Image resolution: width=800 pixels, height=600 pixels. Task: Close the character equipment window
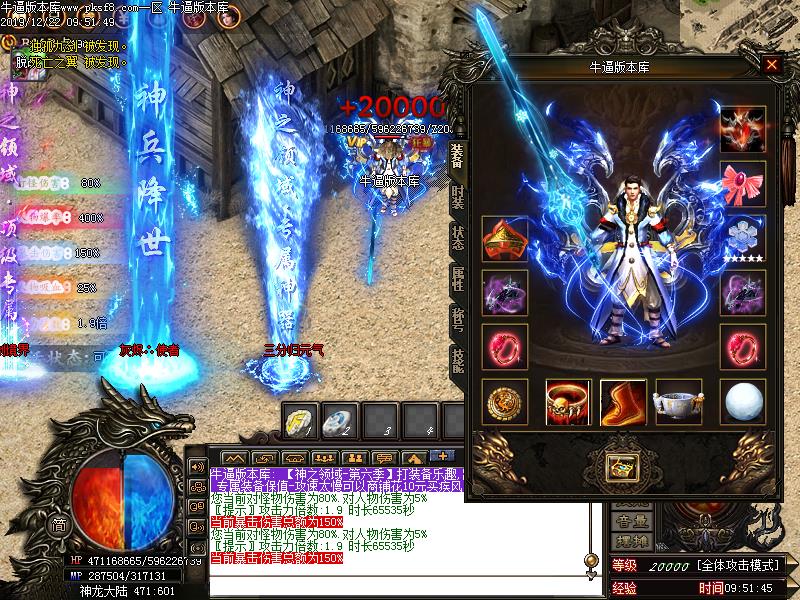pyautogui.click(x=771, y=66)
